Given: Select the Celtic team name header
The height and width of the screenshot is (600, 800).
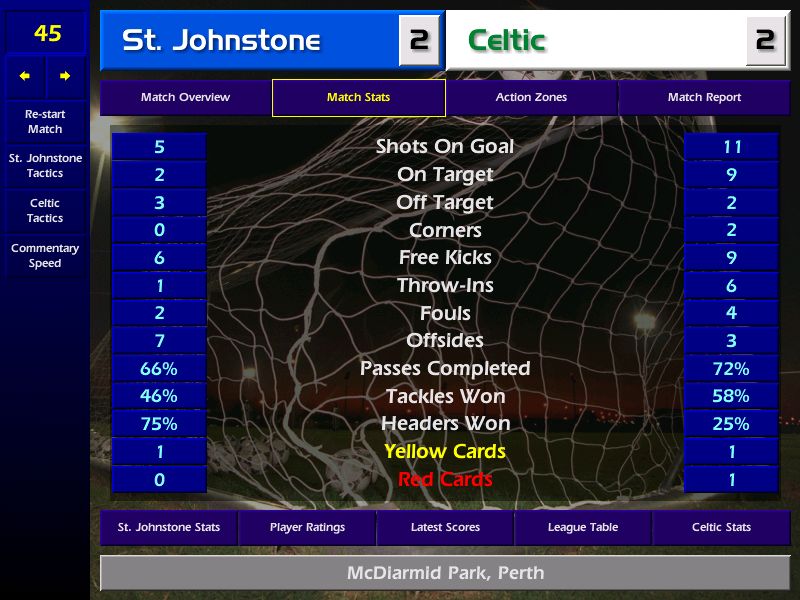Looking at the screenshot, I should [x=595, y=41].
